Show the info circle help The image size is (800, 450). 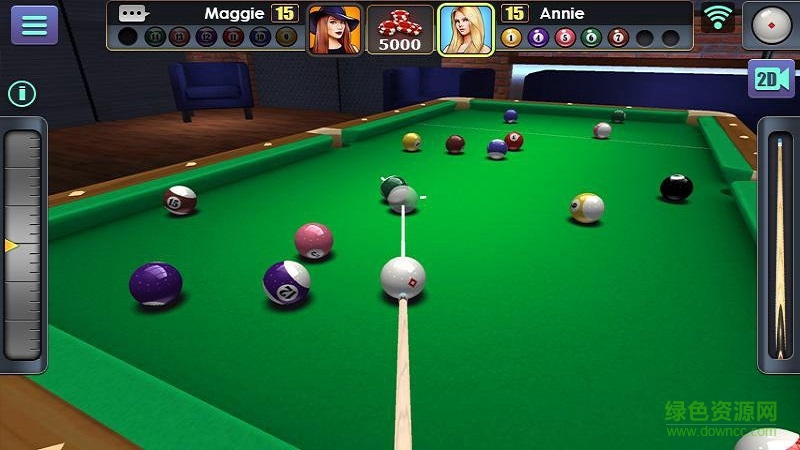(22, 94)
